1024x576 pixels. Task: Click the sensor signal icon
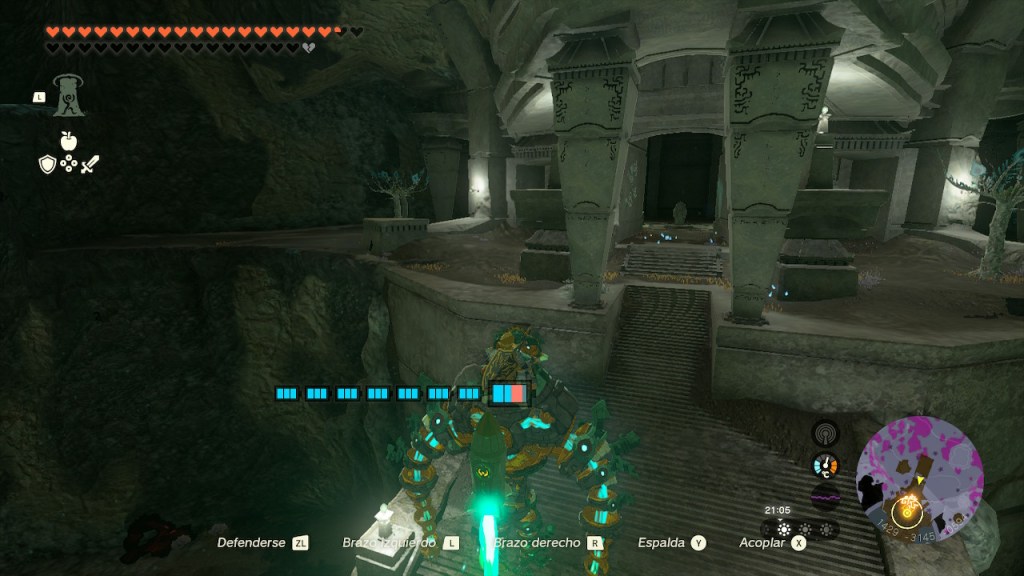tap(825, 433)
